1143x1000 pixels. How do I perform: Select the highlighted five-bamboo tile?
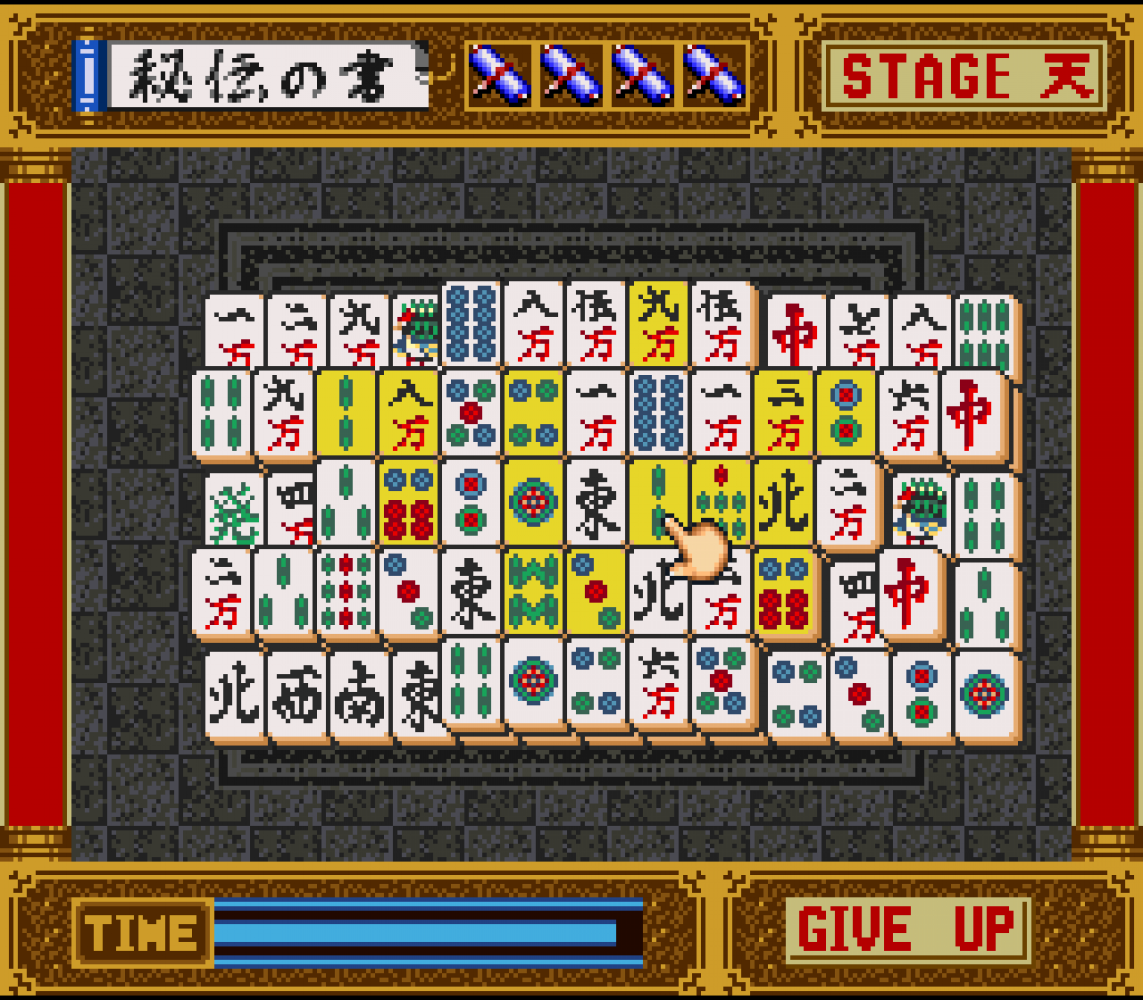[720, 502]
